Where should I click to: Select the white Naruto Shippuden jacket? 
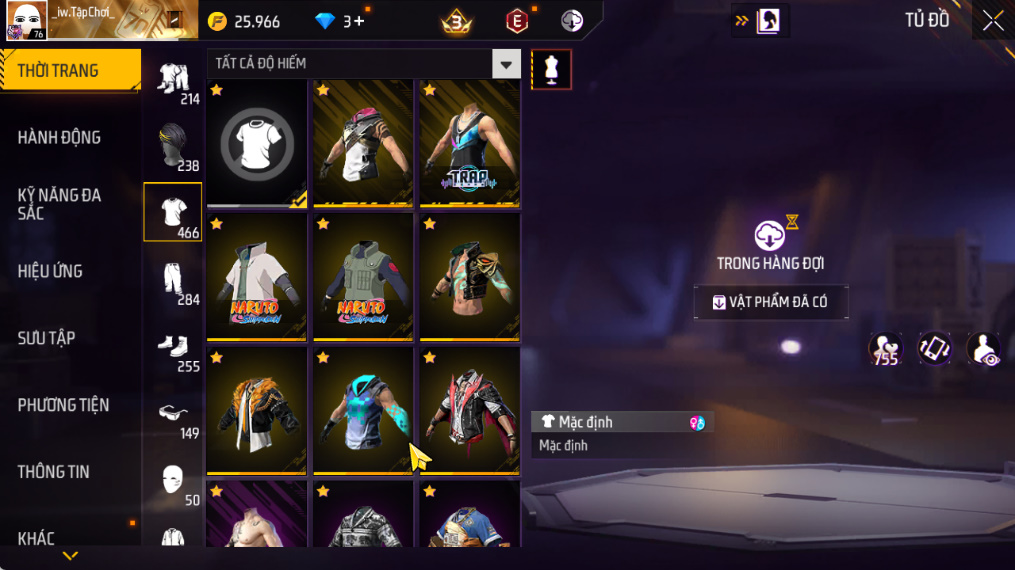(x=257, y=277)
